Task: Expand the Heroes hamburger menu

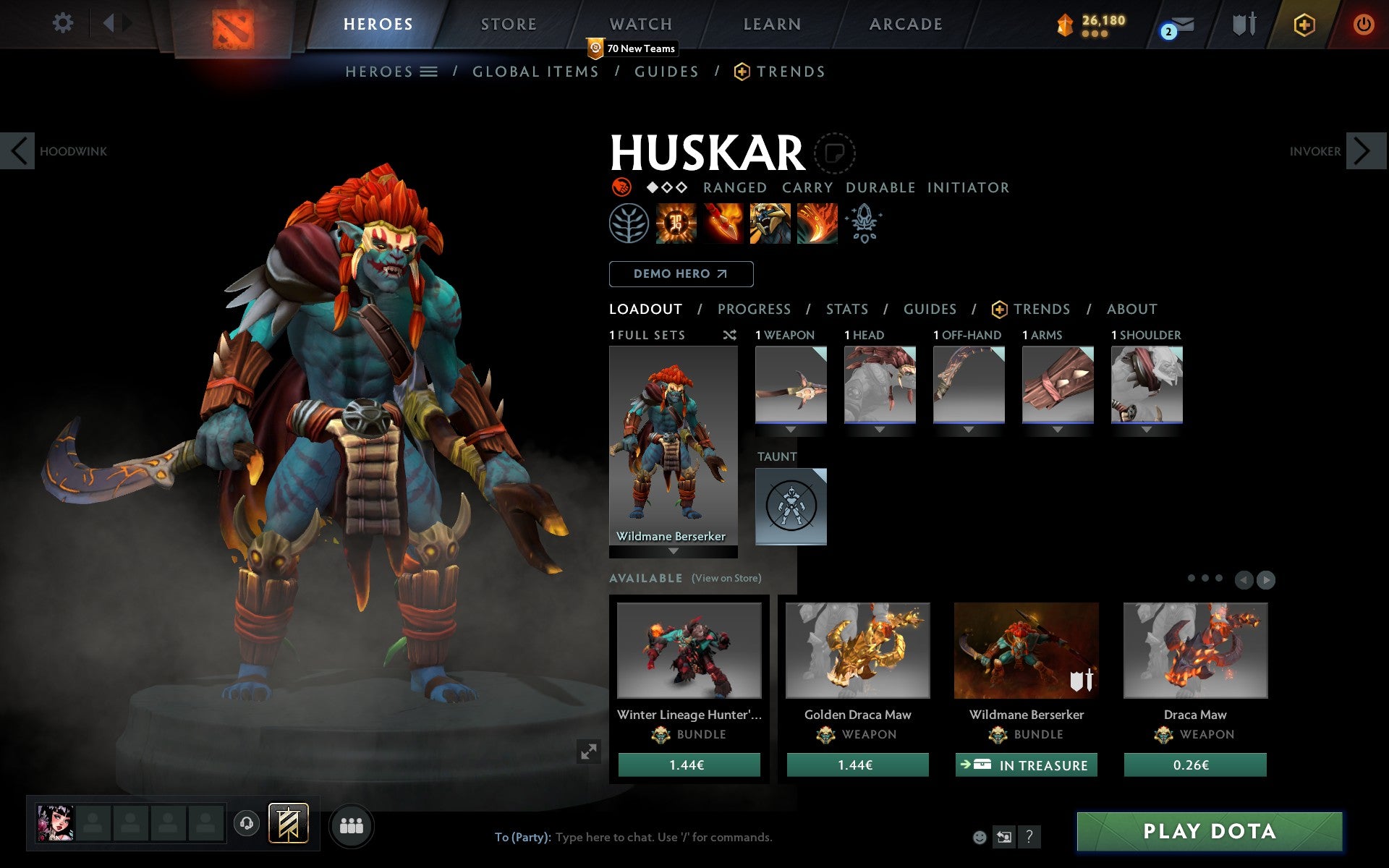Action: tap(430, 72)
